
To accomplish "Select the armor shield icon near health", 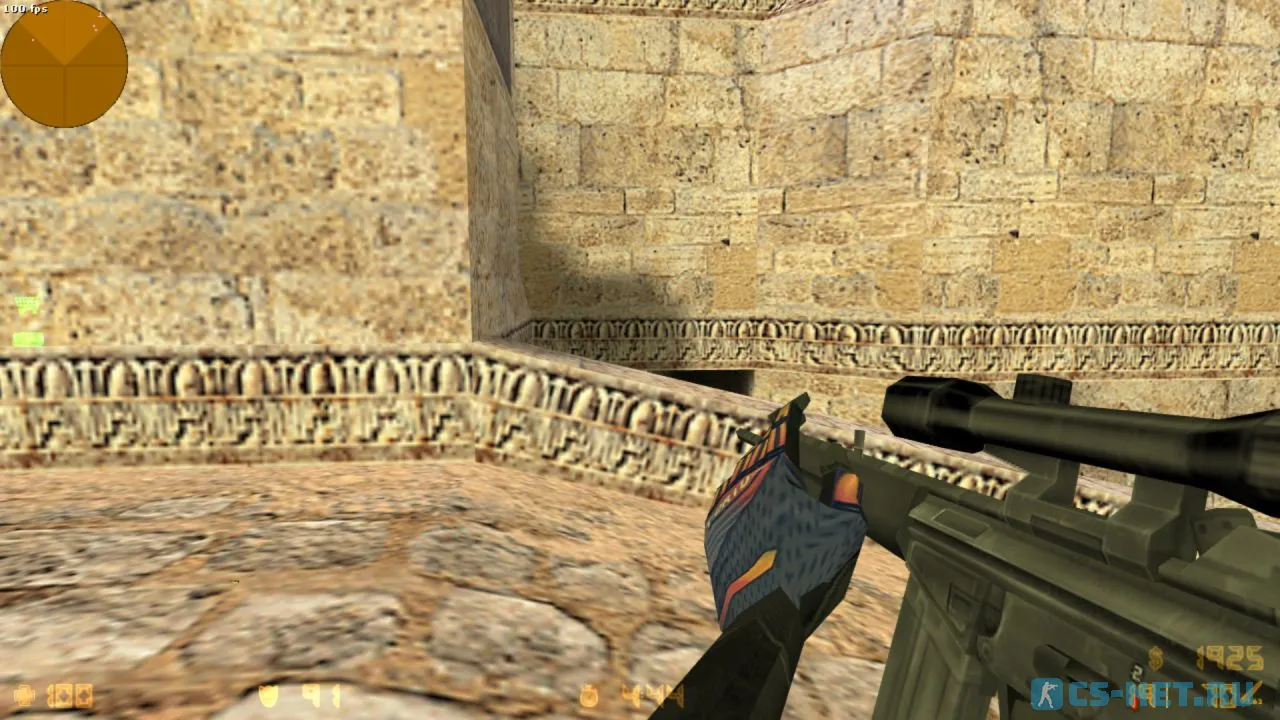I will [266, 697].
